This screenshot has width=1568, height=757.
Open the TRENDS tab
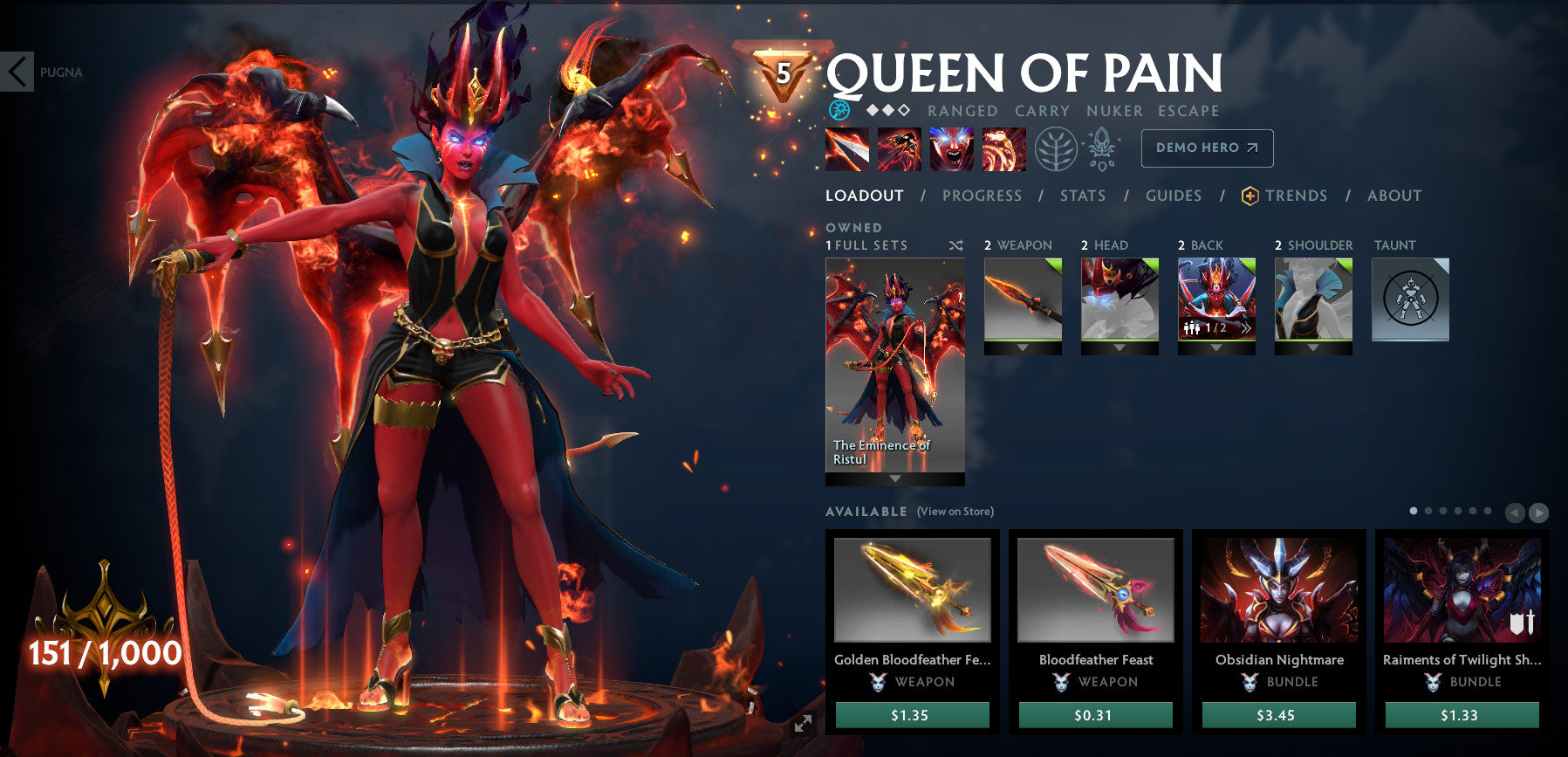point(1297,196)
